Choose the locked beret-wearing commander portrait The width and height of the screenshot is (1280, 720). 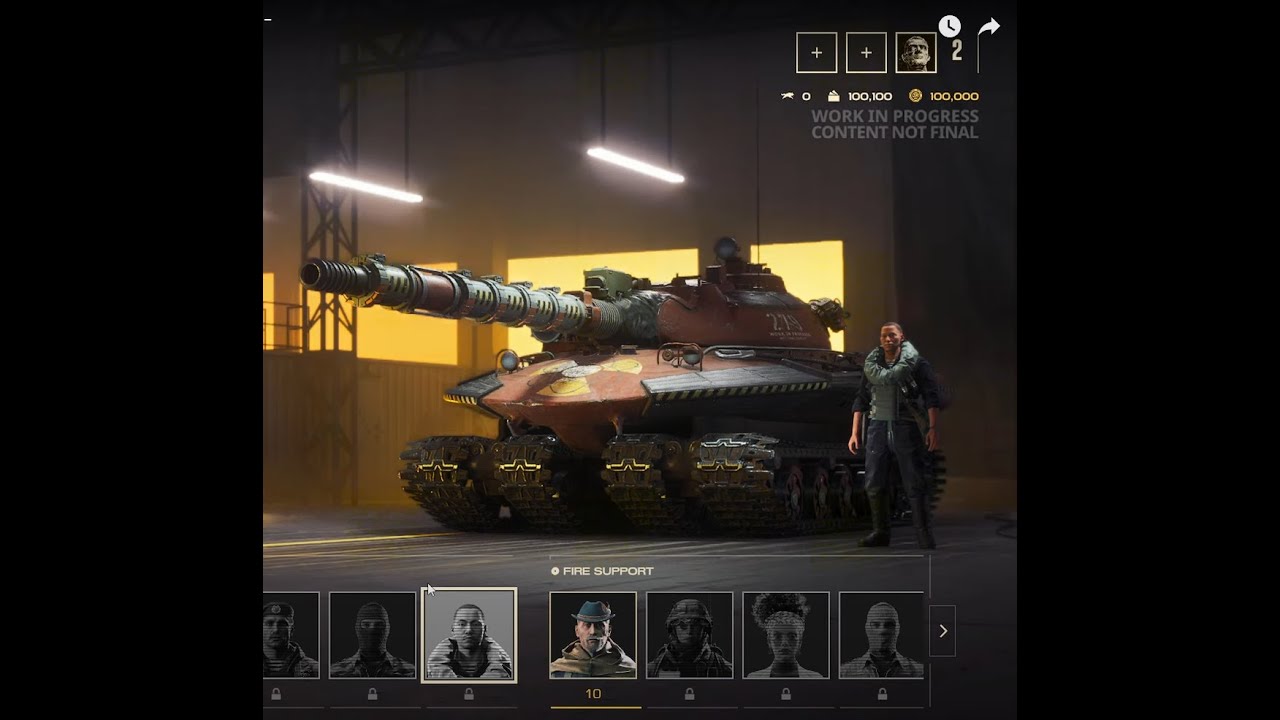tap(290, 635)
